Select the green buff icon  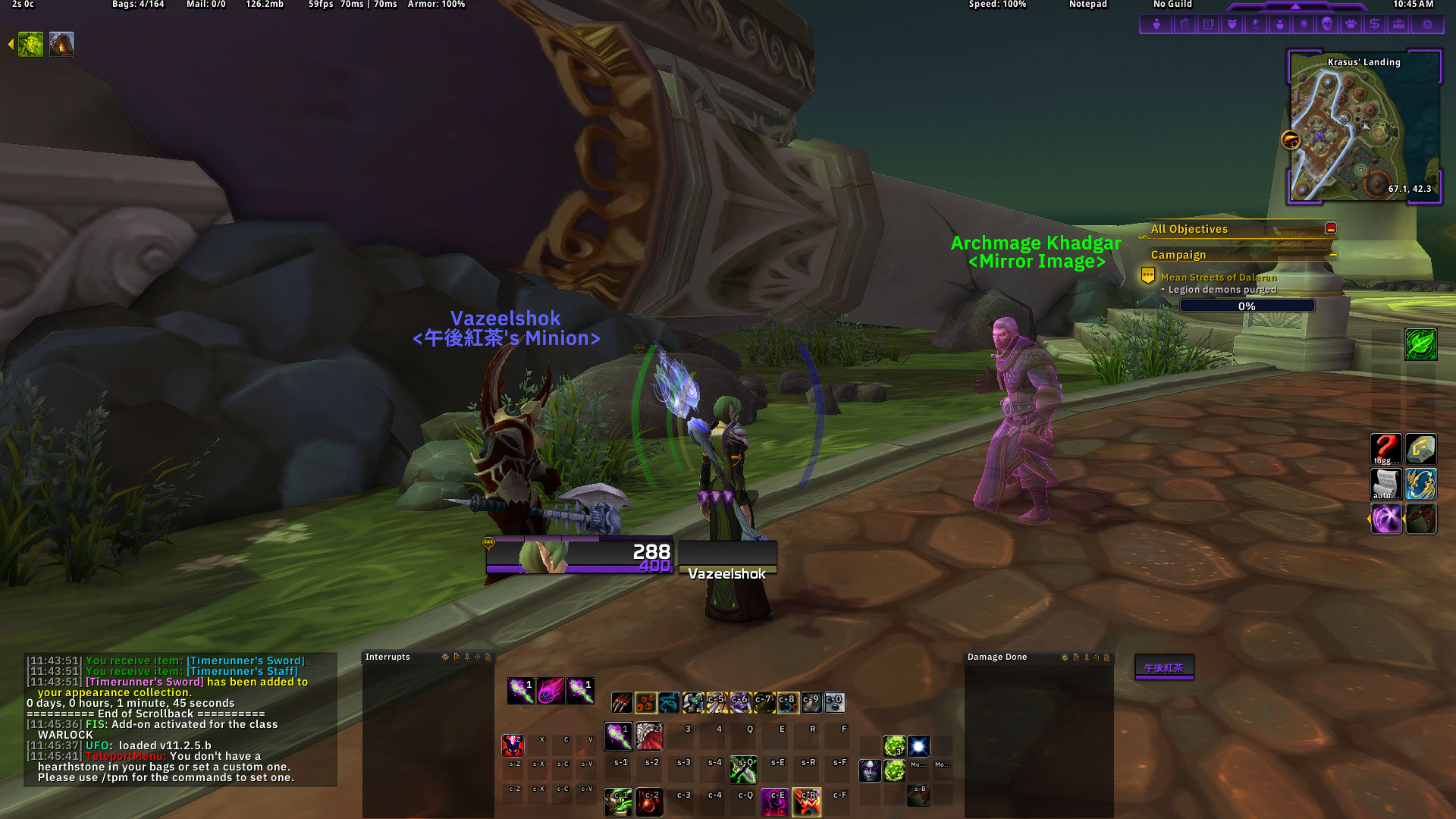coord(30,45)
